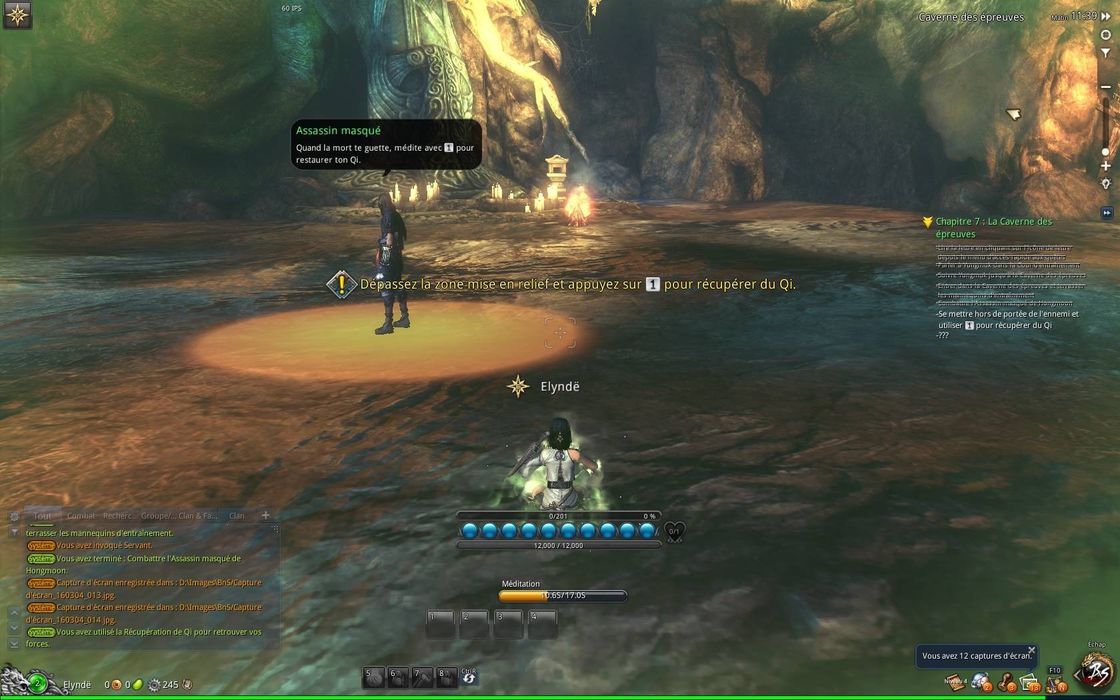Open the Tout chat tab
The image size is (1120, 700).
(x=42, y=516)
